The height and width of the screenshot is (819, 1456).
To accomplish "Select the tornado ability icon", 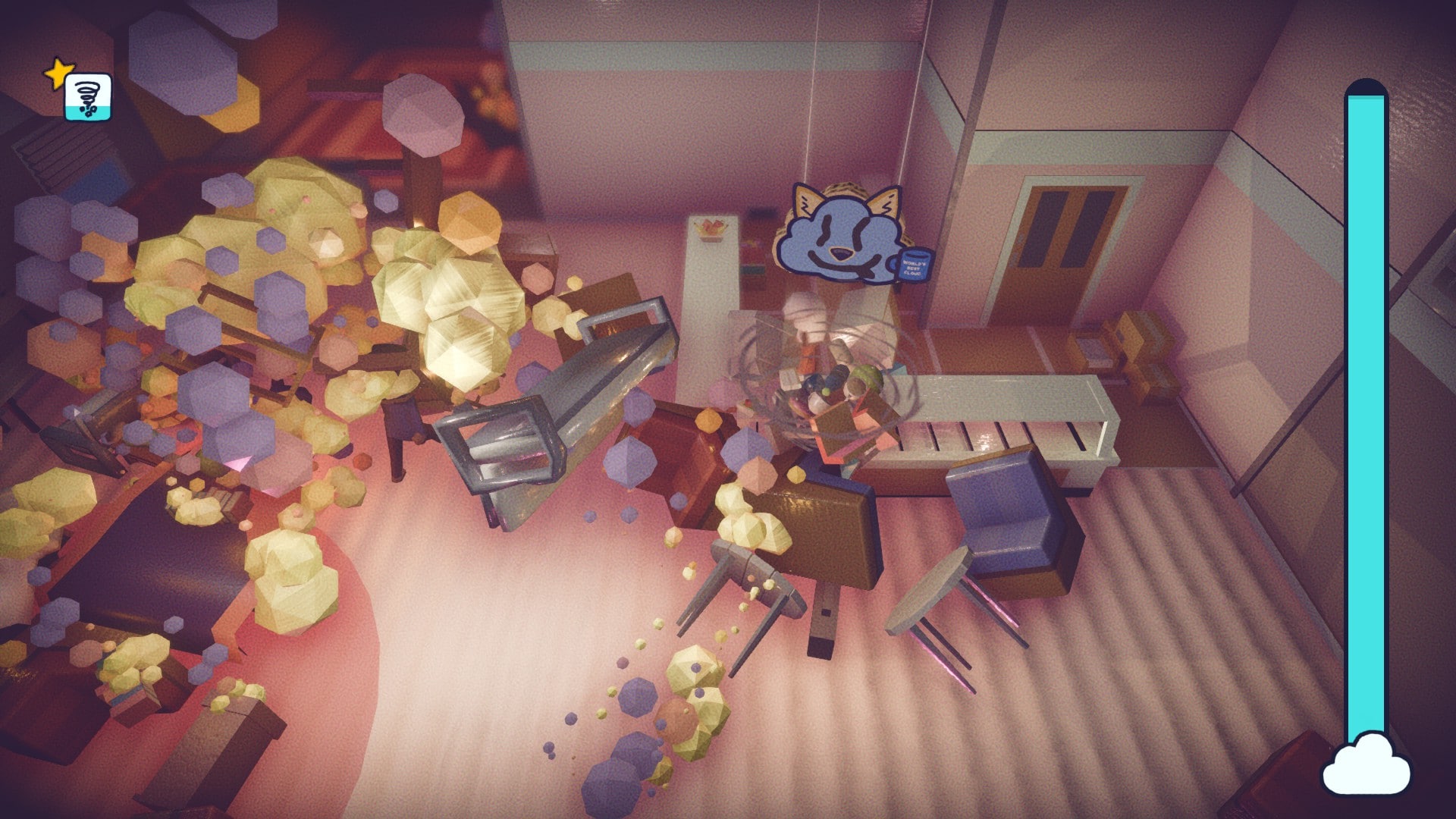I will click(88, 97).
